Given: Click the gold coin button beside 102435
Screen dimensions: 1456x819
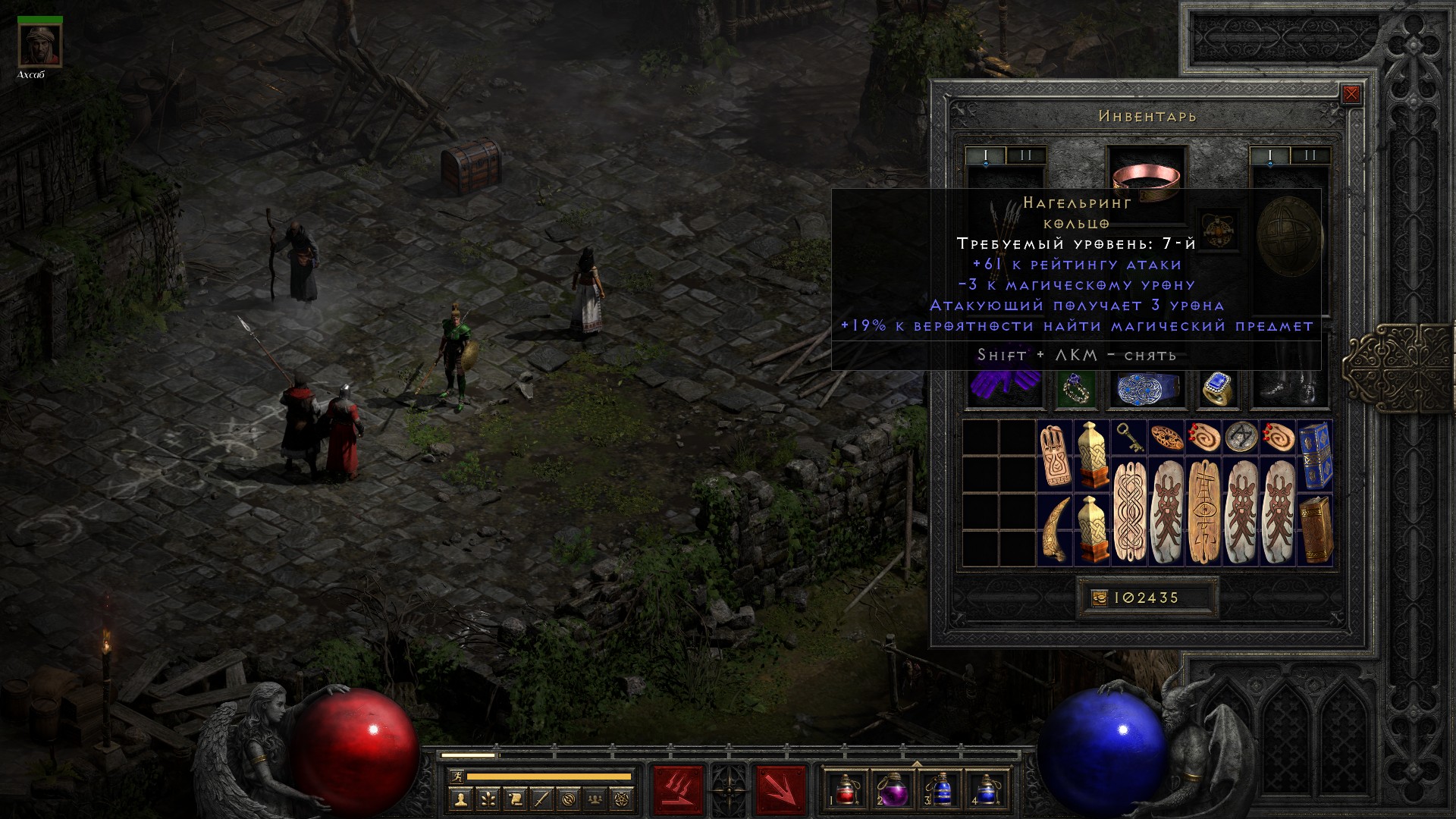Looking at the screenshot, I should (x=1100, y=598).
